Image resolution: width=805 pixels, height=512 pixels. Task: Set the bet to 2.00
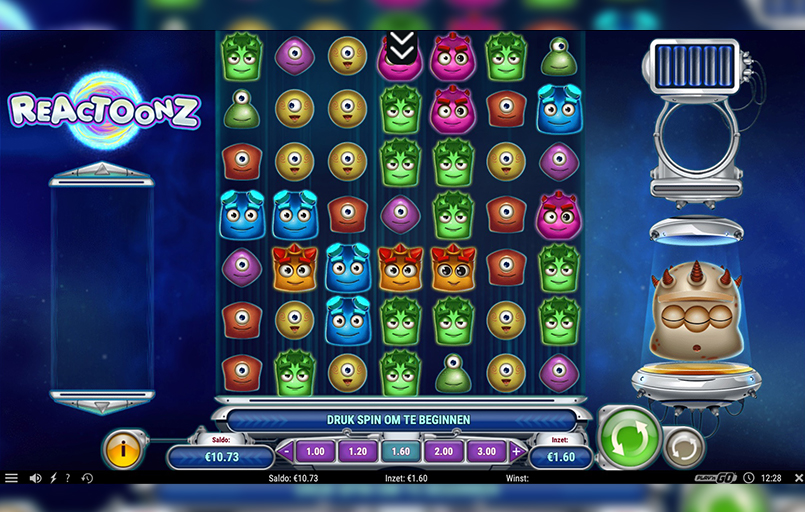[x=444, y=452]
